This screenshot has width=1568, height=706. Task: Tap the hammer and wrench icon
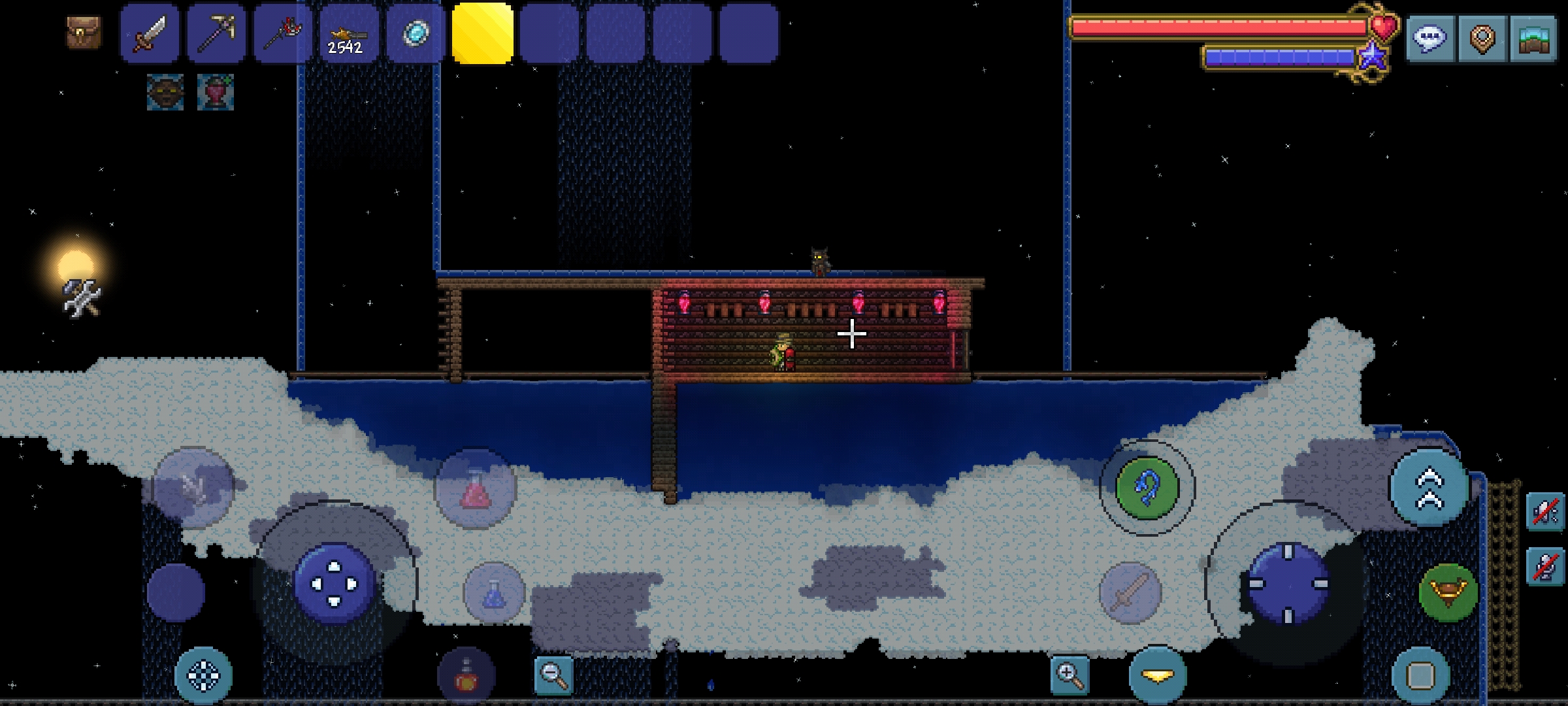click(x=82, y=299)
